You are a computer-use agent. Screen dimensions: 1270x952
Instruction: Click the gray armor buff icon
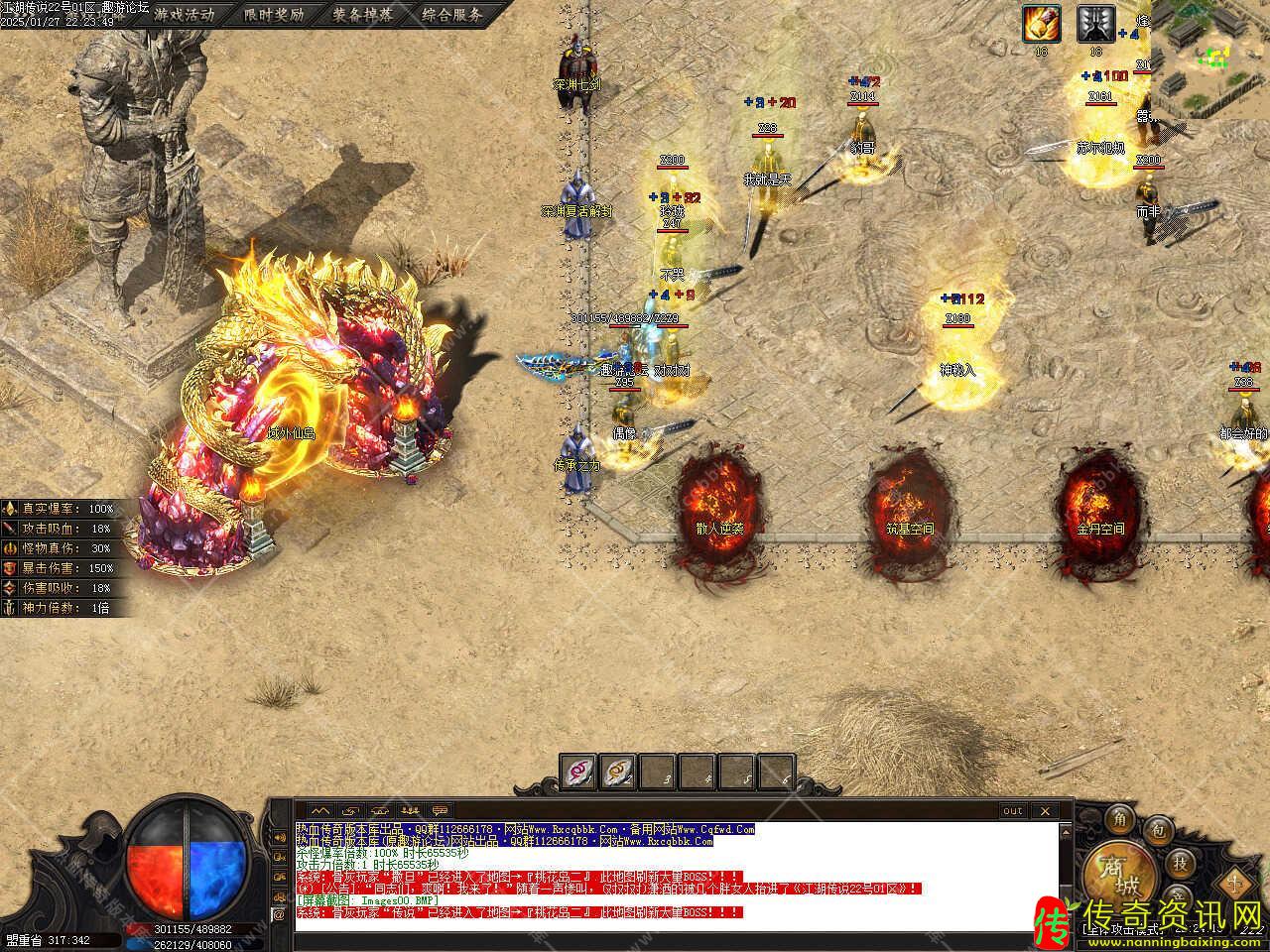(1095, 24)
